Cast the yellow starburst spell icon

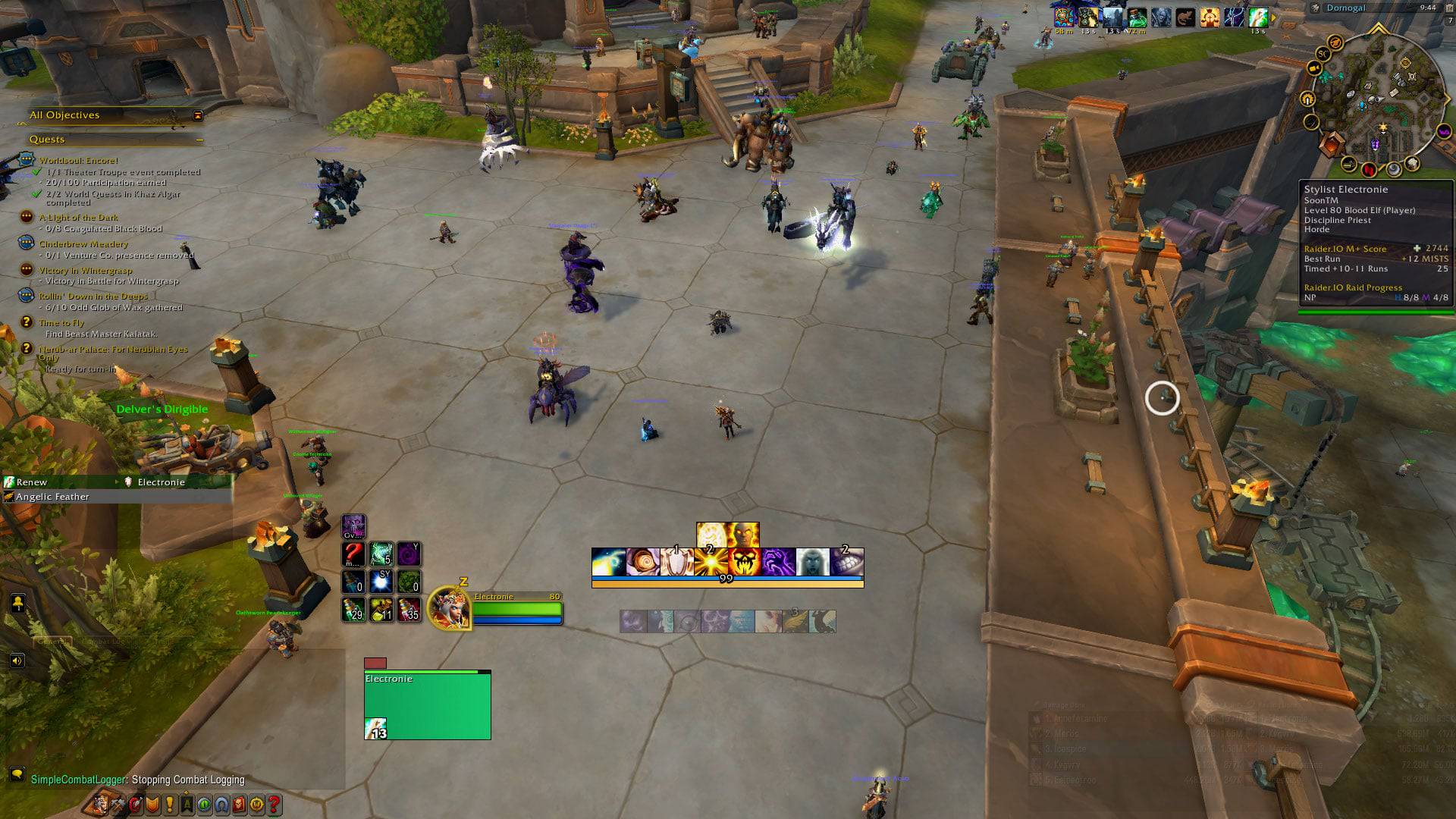pos(711,562)
